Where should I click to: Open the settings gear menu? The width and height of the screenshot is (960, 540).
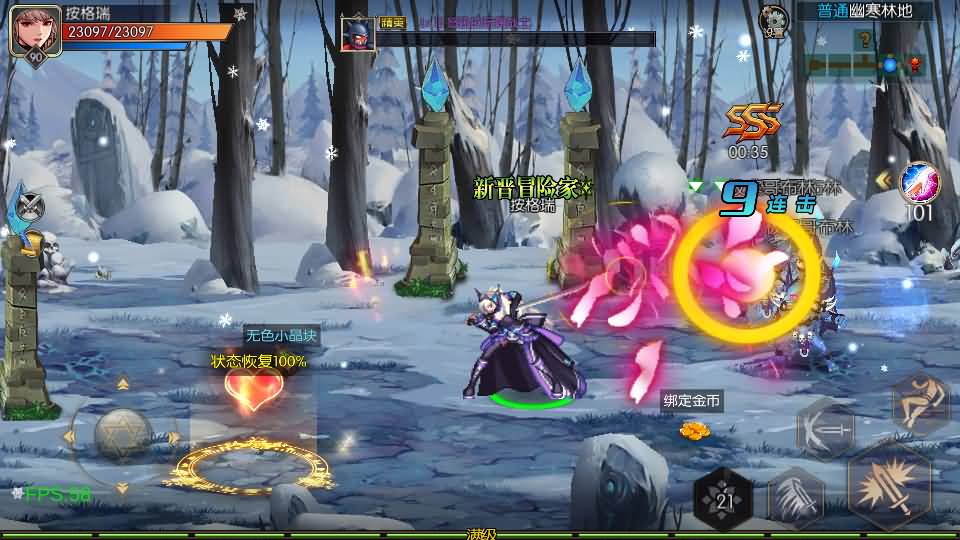point(773,17)
